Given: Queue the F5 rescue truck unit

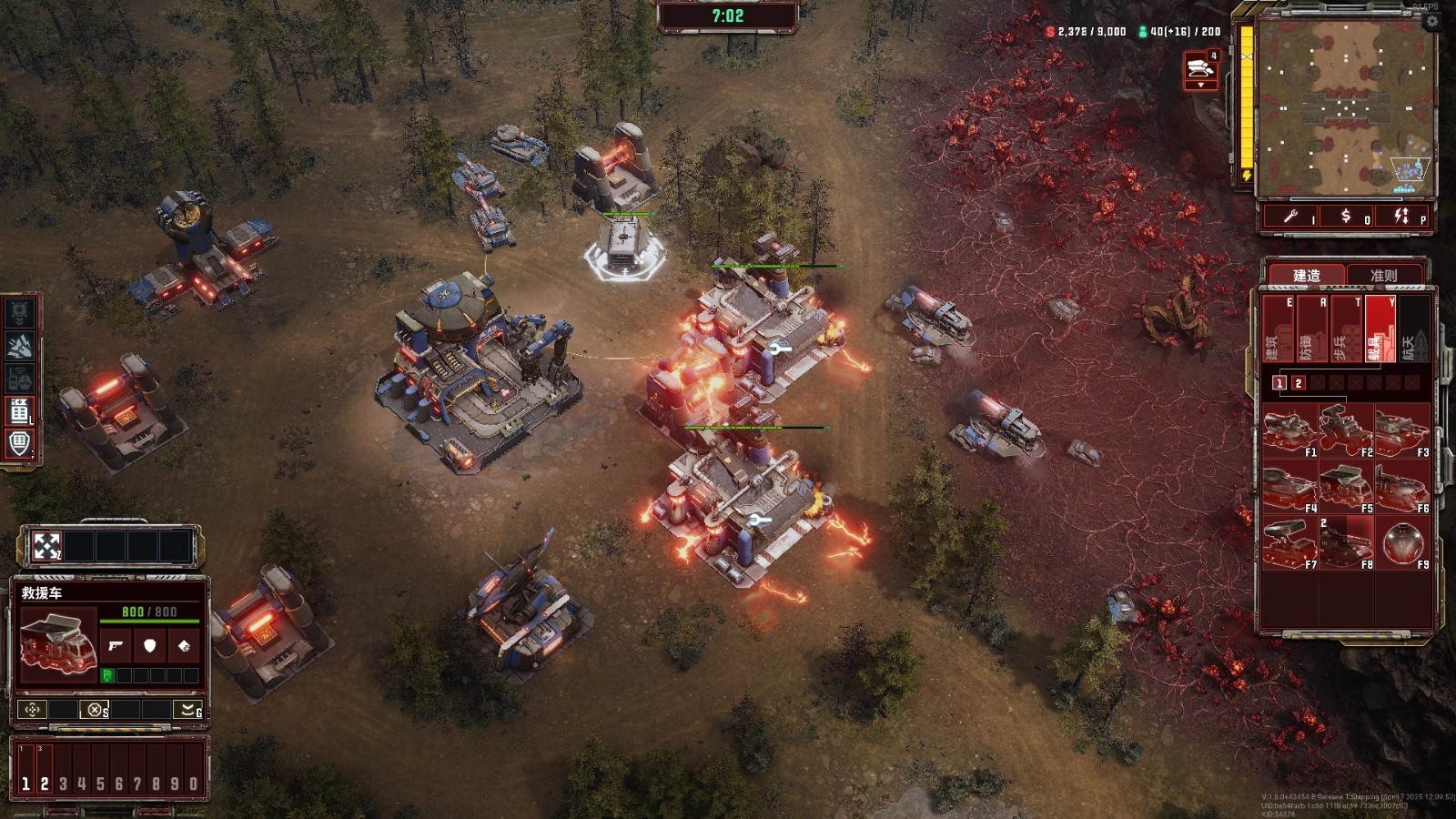Looking at the screenshot, I should (x=1345, y=487).
